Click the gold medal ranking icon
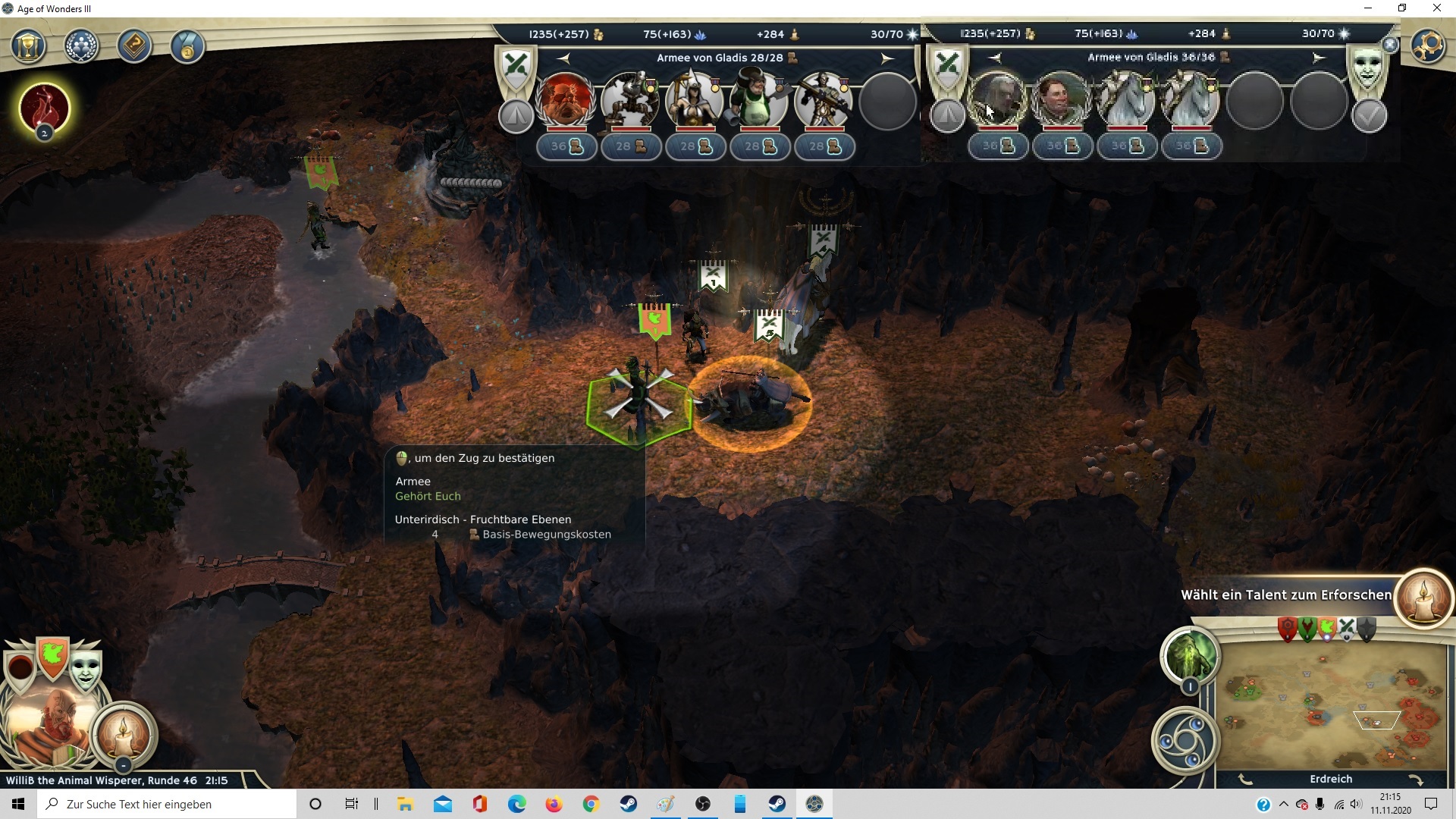1456x819 pixels. click(x=187, y=47)
